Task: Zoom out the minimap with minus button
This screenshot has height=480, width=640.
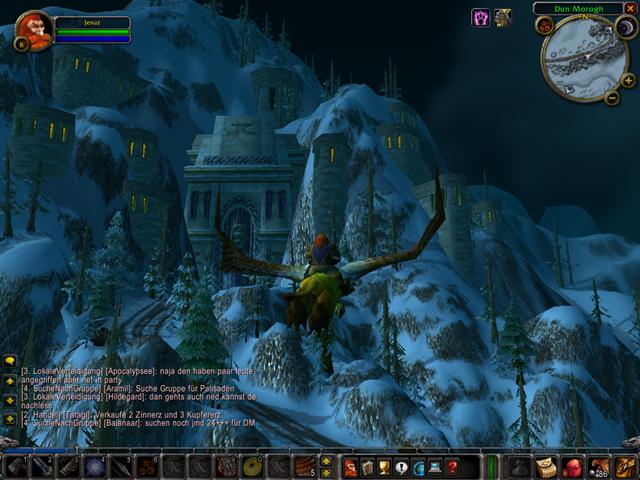Action: (x=612, y=97)
